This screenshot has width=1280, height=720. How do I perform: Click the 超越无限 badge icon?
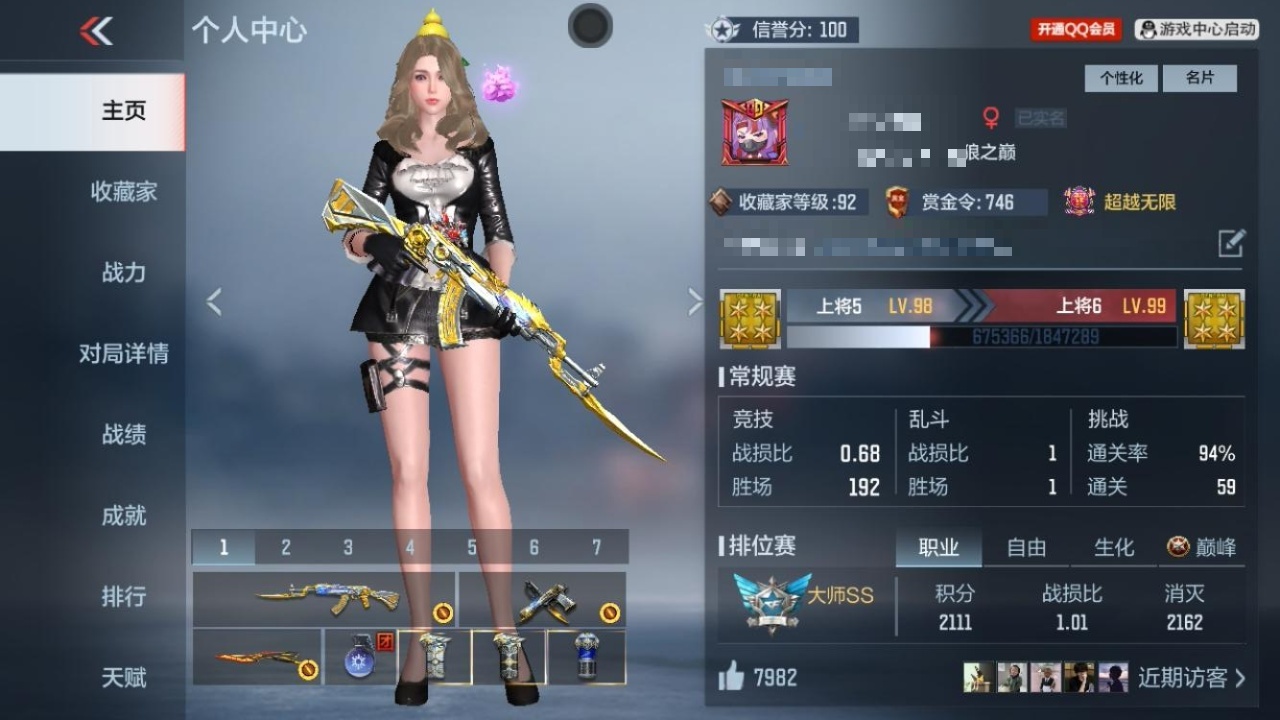click(1079, 201)
